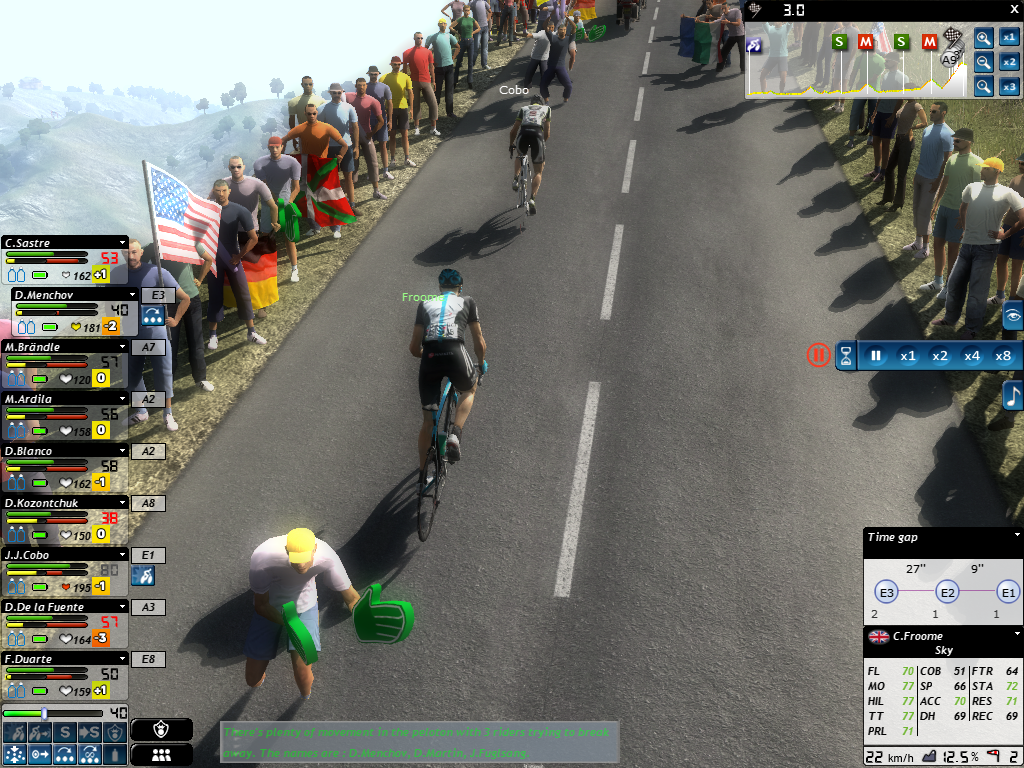Select the E2 group in Time gap
1024x768 pixels.
click(948, 592)
